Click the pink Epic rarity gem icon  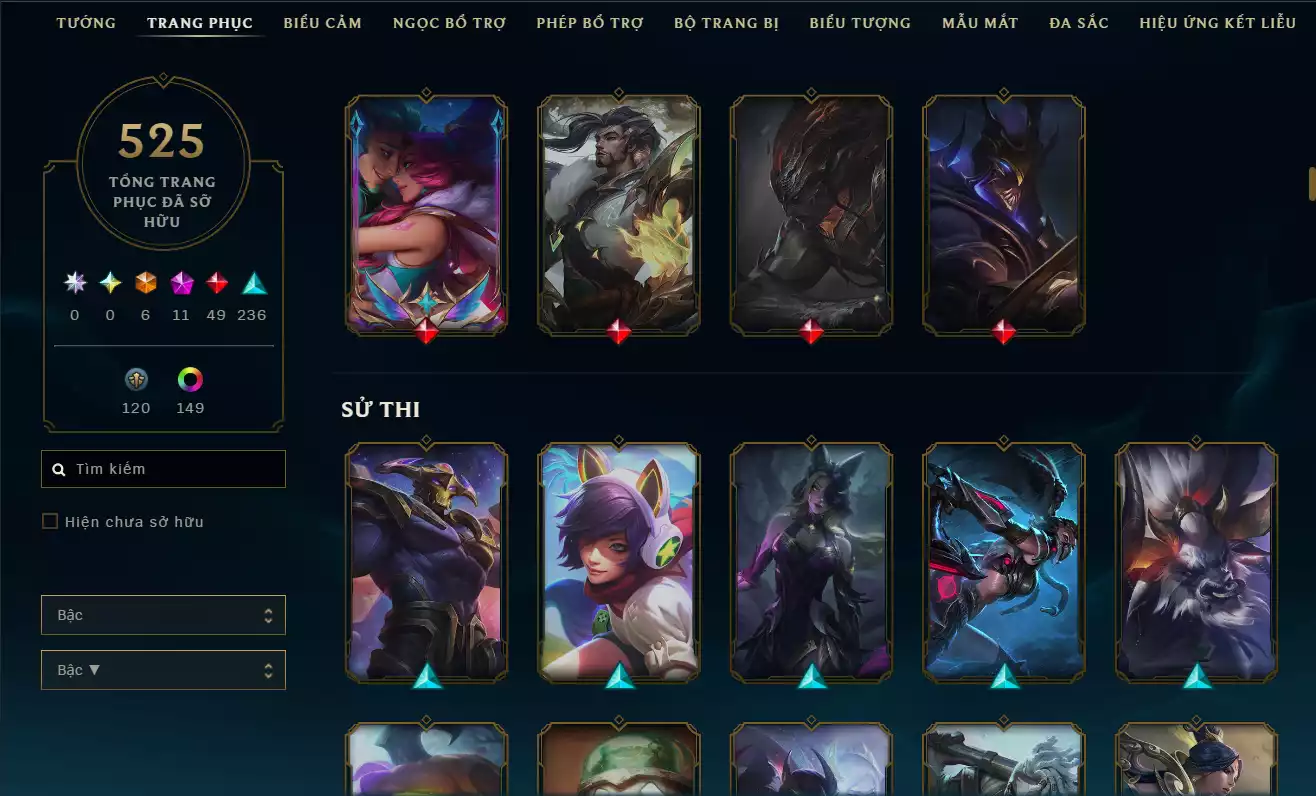tap(181, 283)
